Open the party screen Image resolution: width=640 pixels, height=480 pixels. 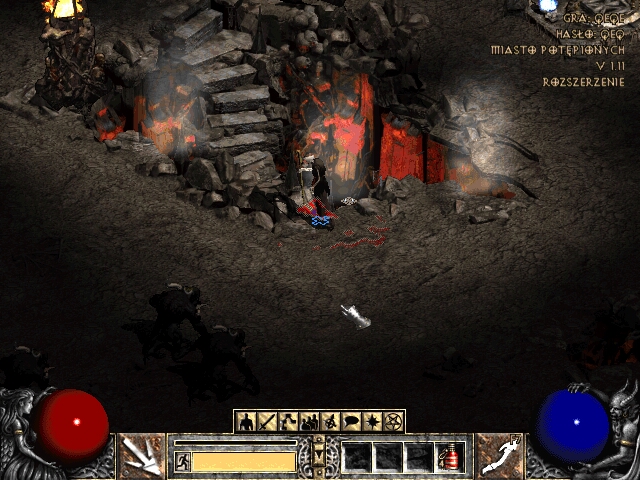[x=309, y=421]
